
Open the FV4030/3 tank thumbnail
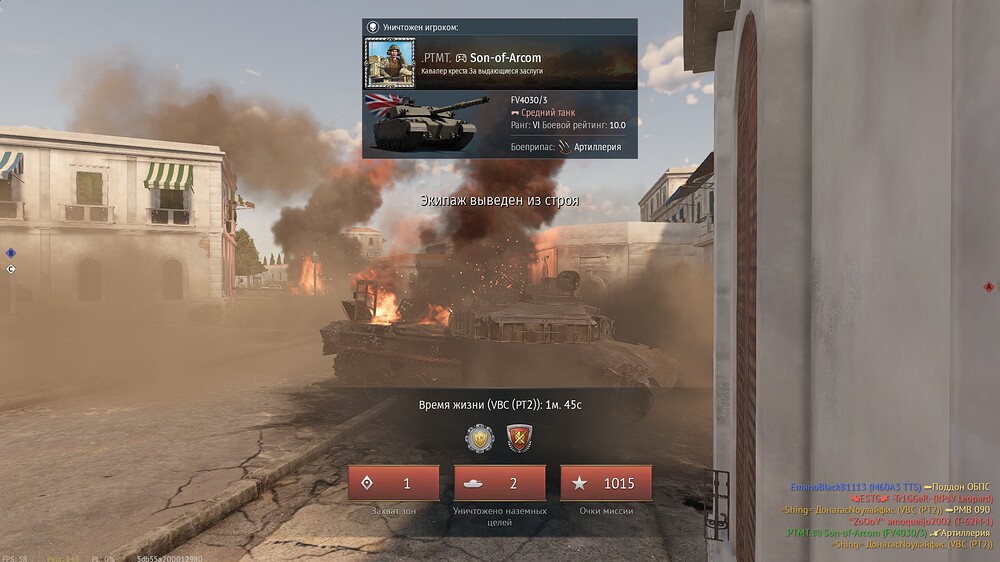[x=426, y=123]
